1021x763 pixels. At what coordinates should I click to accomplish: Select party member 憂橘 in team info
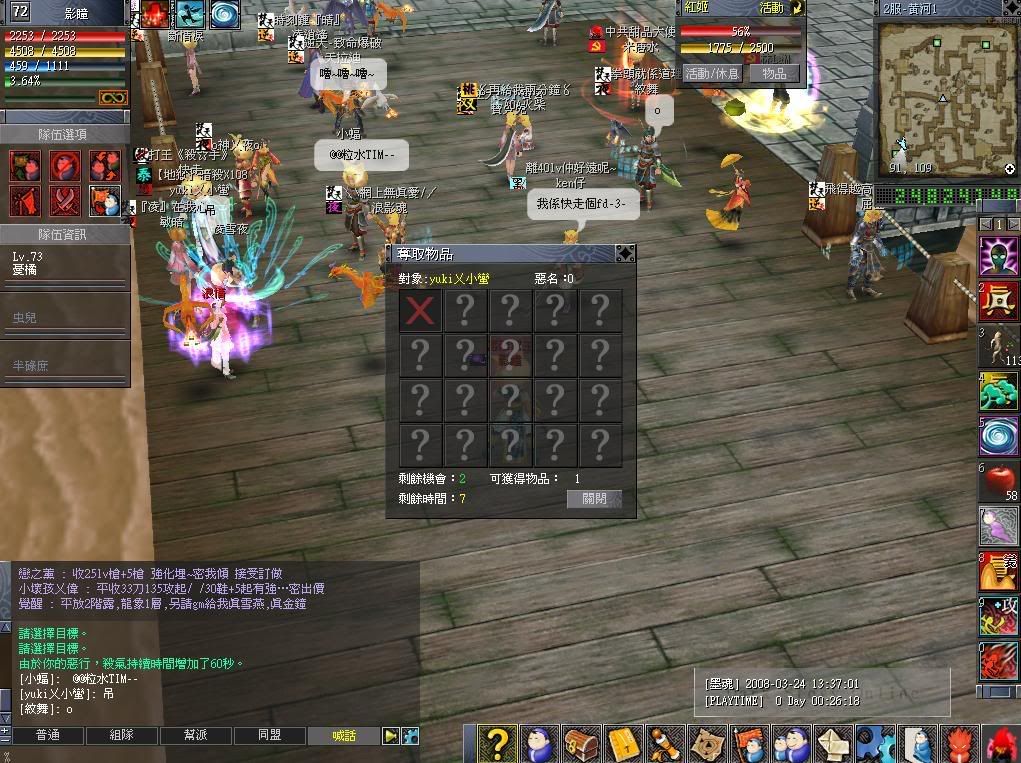(x=65, y=264)
